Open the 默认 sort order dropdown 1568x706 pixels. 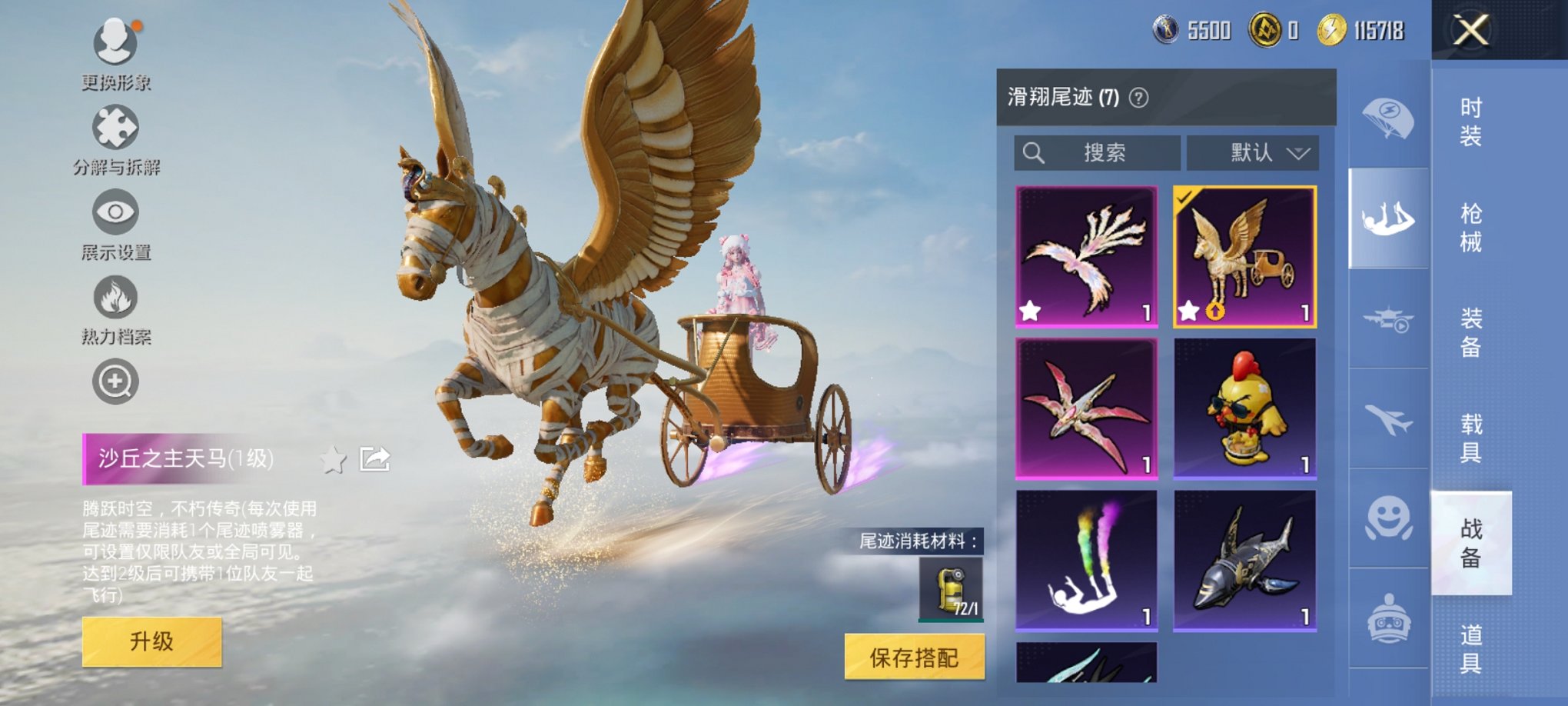(x=1253, y=153)
